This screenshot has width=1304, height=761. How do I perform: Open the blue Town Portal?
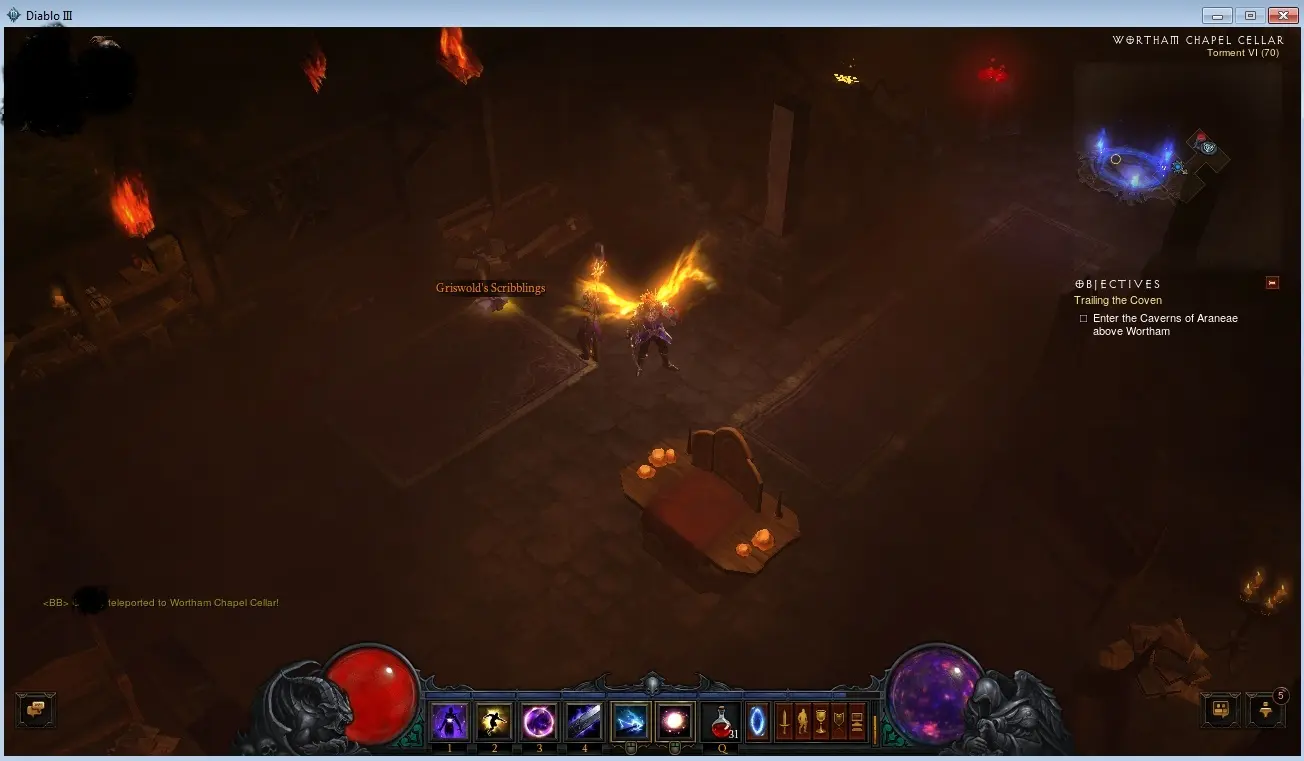758,721
